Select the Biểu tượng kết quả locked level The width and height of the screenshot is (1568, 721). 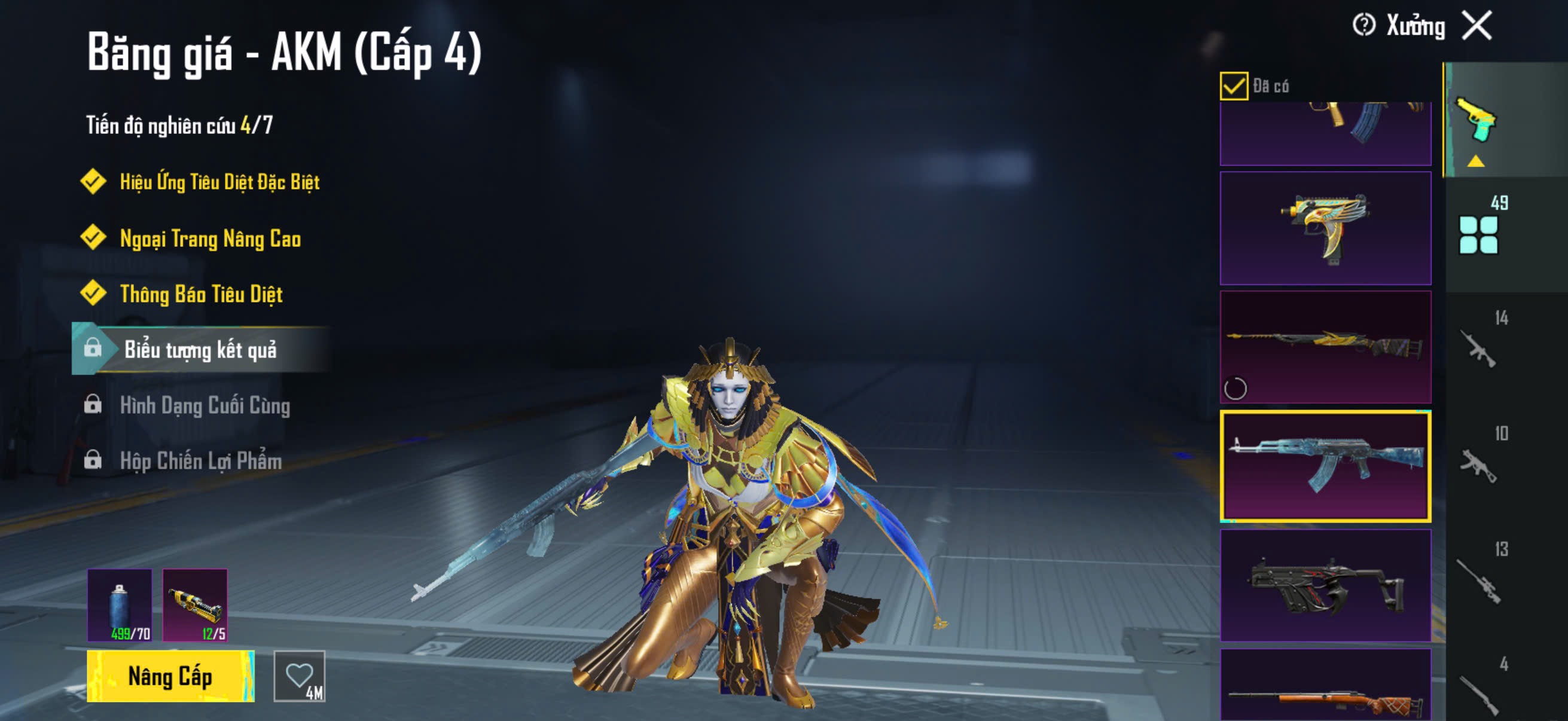[200, 349]
